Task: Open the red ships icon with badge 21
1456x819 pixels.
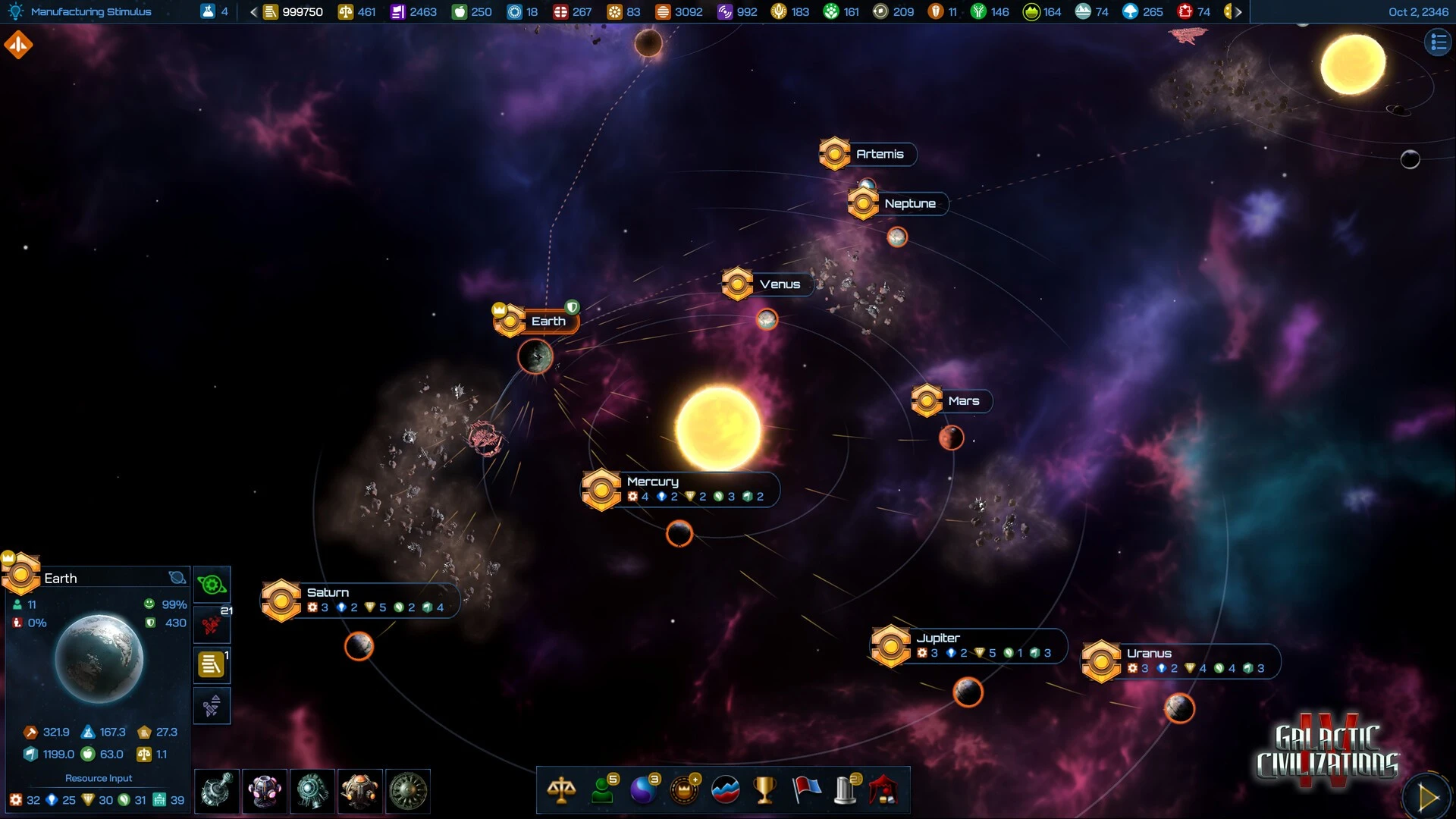Action: click(x=212, y=626)
